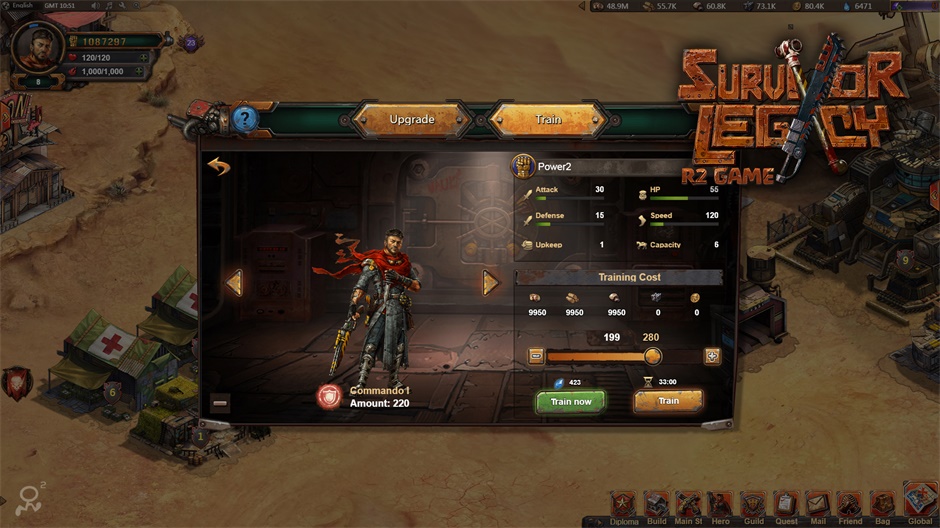Increase troop amount with the plus button
The width and height of the screenshot is (940, 528).
tap(712, 356)
